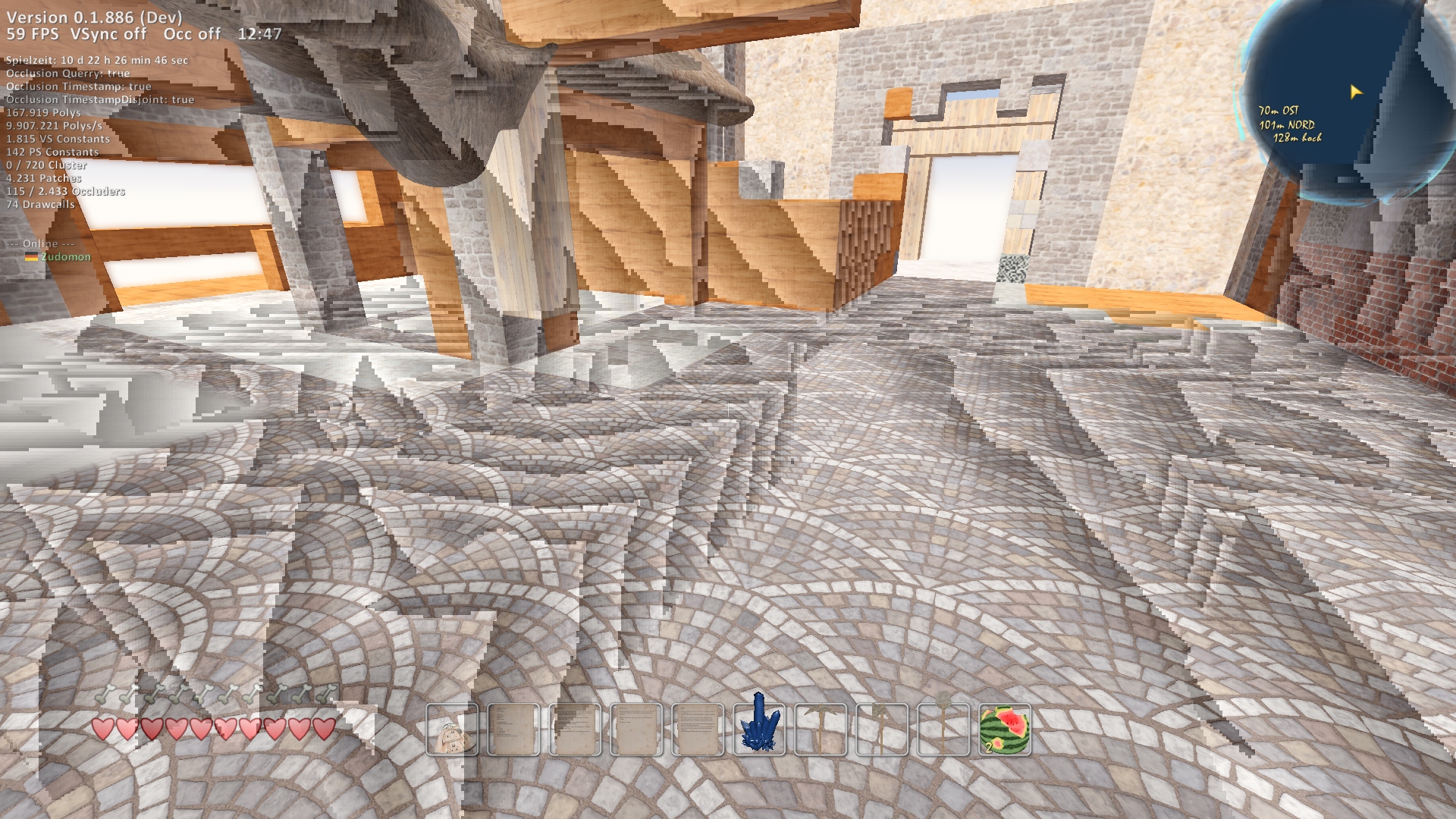Screen dimensions: 1456x819
Task: Equip the pickaxe from the hotbar
Action: point(821,730)
